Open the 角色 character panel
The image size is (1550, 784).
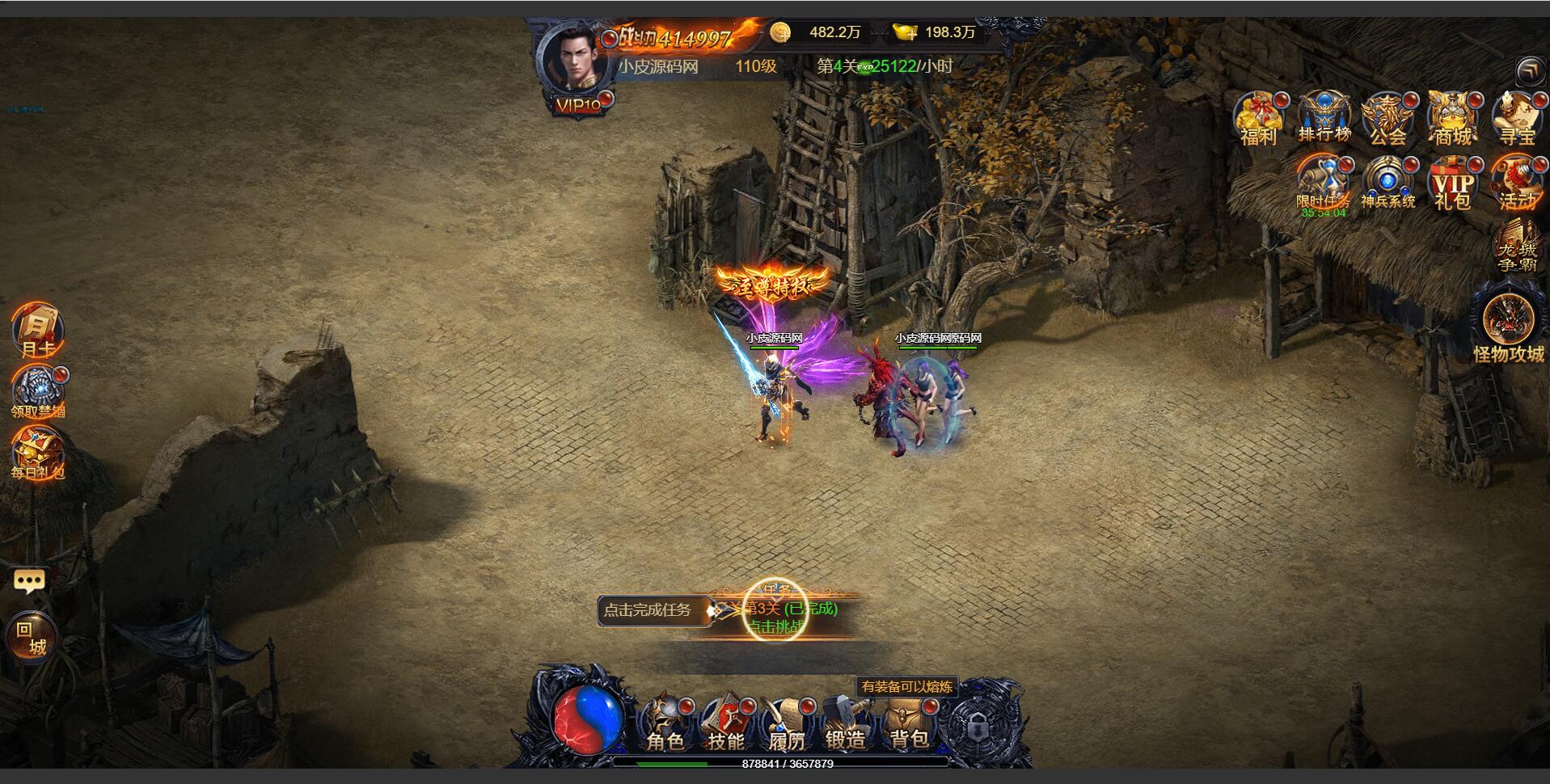click(x=665, y=723)
